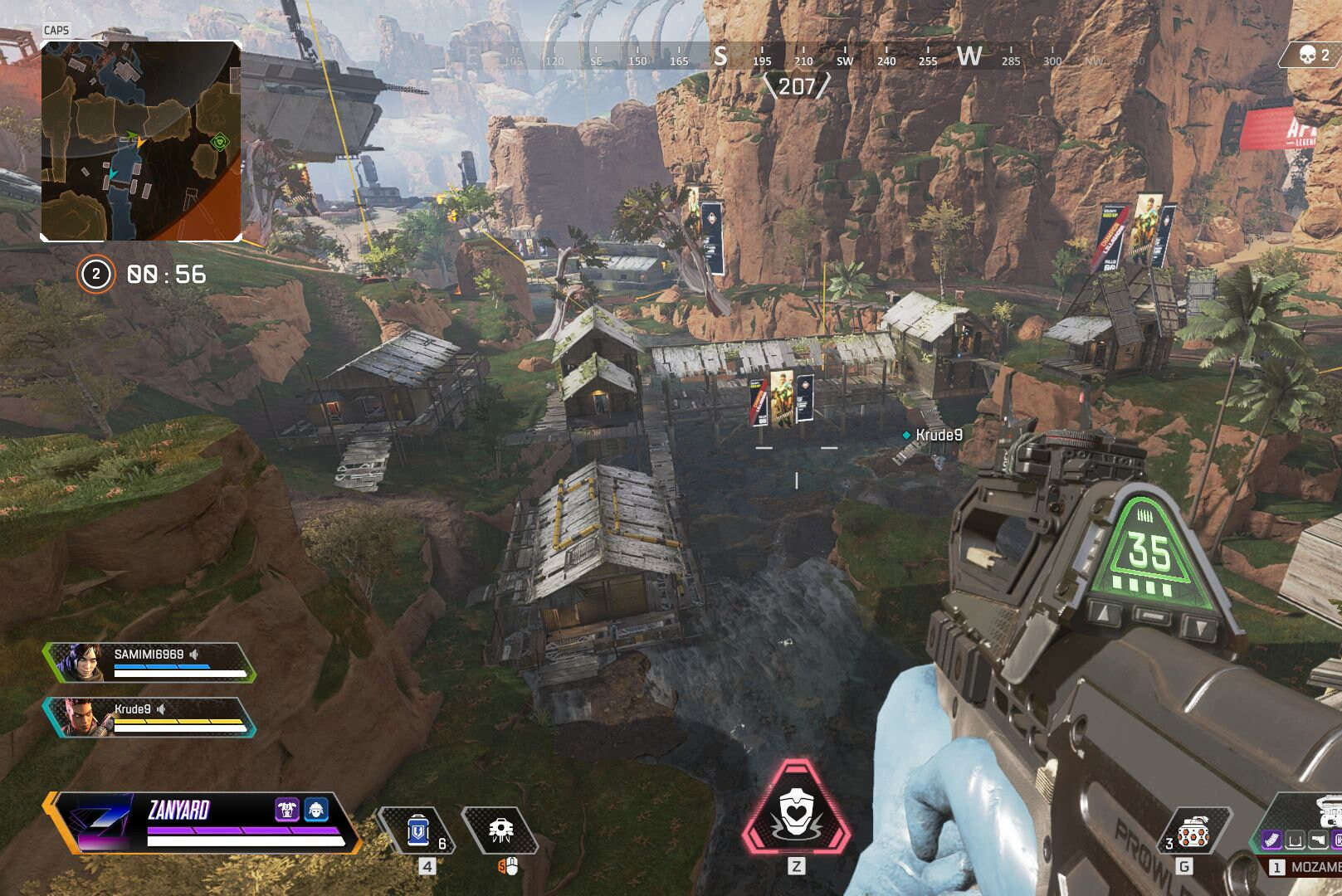Select the purple barrel stabilizer attachment icon
This screenshot has height=896, width=1342.
point(1272,840)
